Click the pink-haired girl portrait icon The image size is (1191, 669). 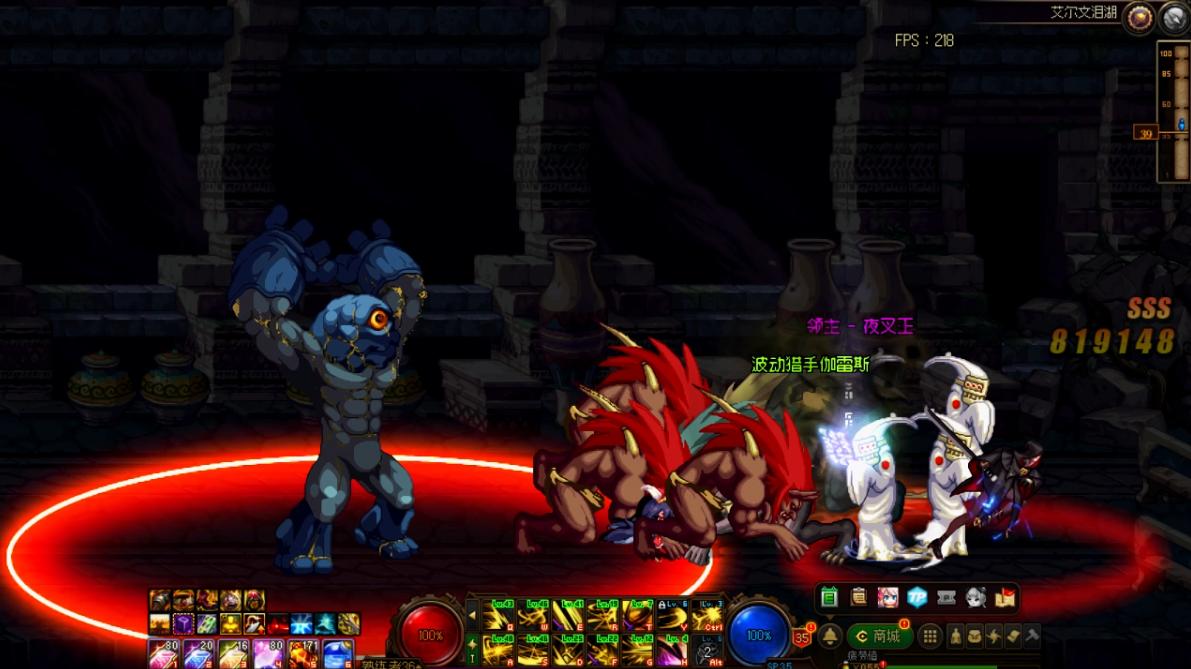888,598
